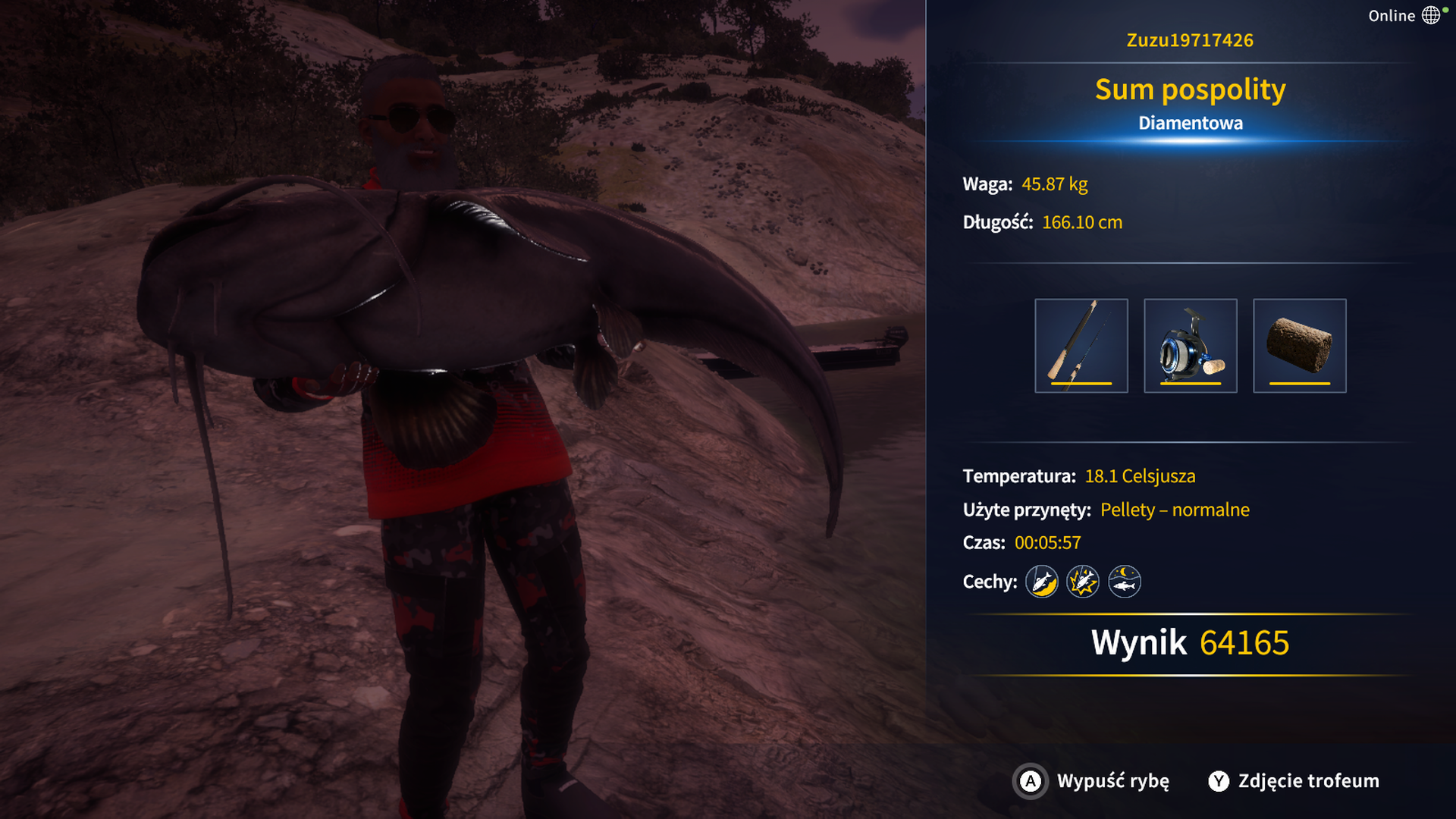The height and width of the screenshot is (819, 1456).
Task: Open player profile Zuzu19717426
Action: coord(1189,40)
